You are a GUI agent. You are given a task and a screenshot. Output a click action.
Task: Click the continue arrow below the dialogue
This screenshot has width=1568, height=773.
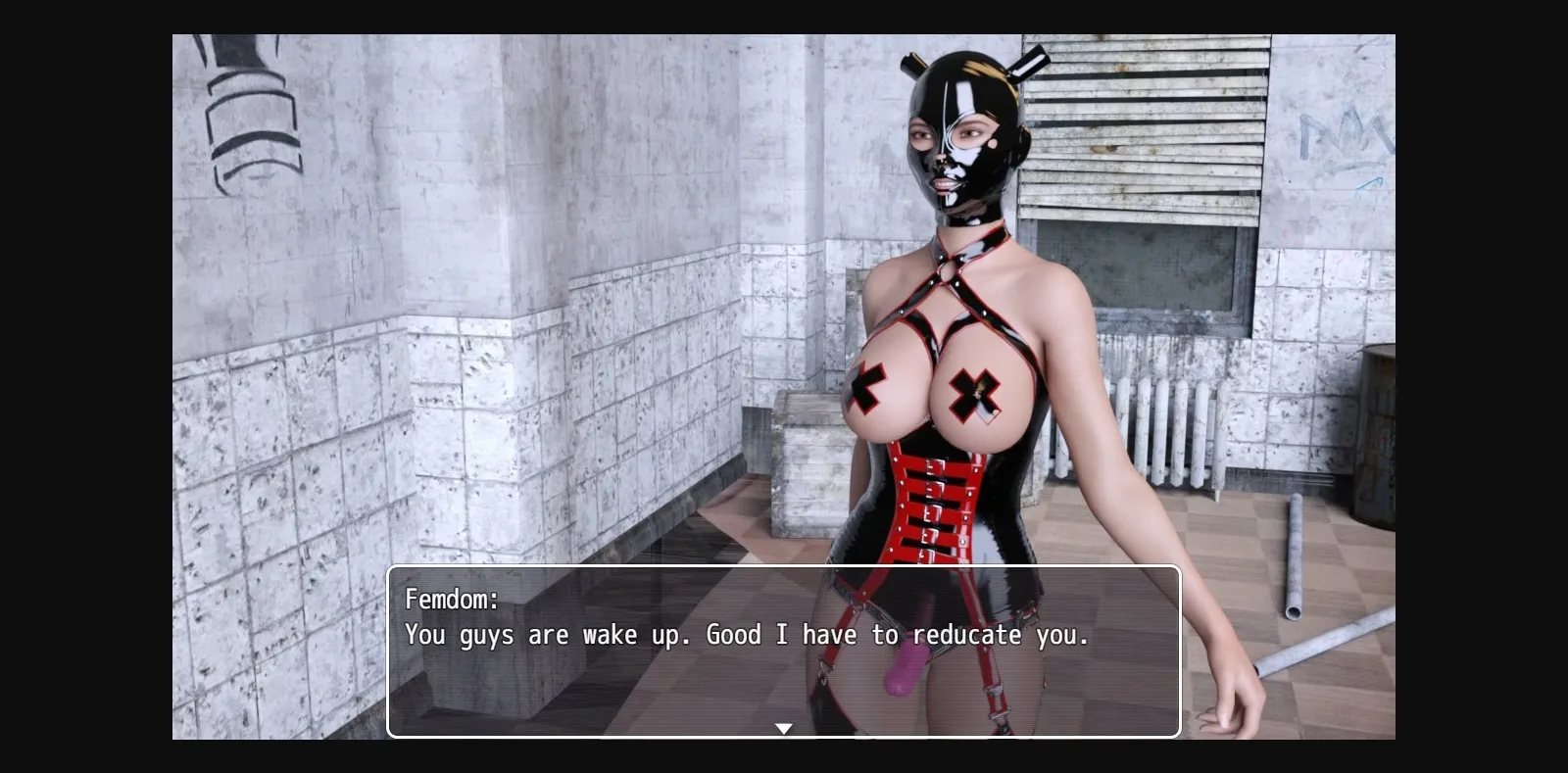coord(784,727)
